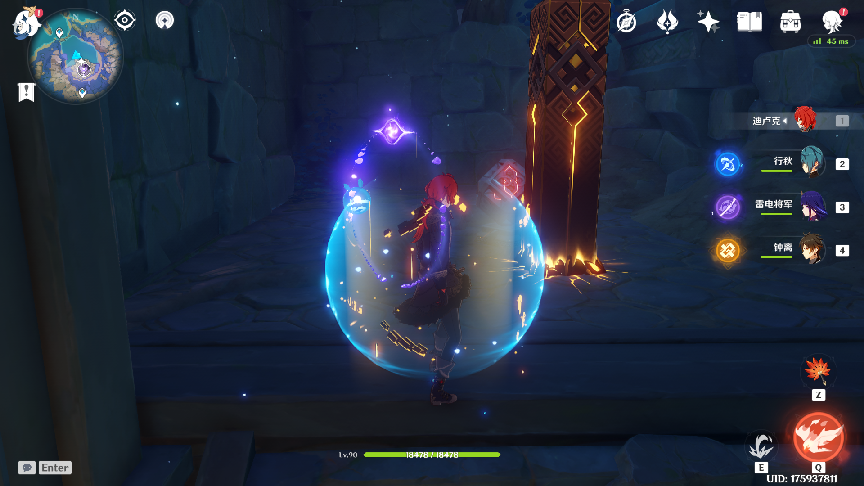Screen dimensions: 864x486
Task: Unleash the glowing phoenix elemental burst
Action: pyautogui.click(x=818, y=437)
